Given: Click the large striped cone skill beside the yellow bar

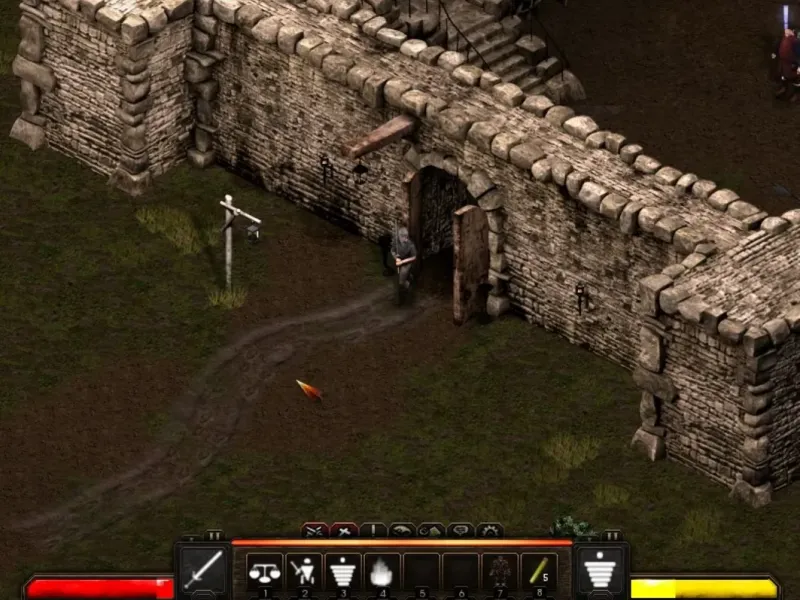Looking at the screenshot, I should point(601,570).
